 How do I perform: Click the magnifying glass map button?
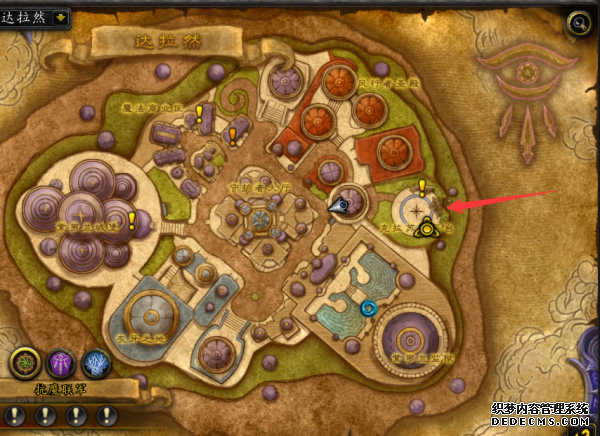[x=577, y=22]
